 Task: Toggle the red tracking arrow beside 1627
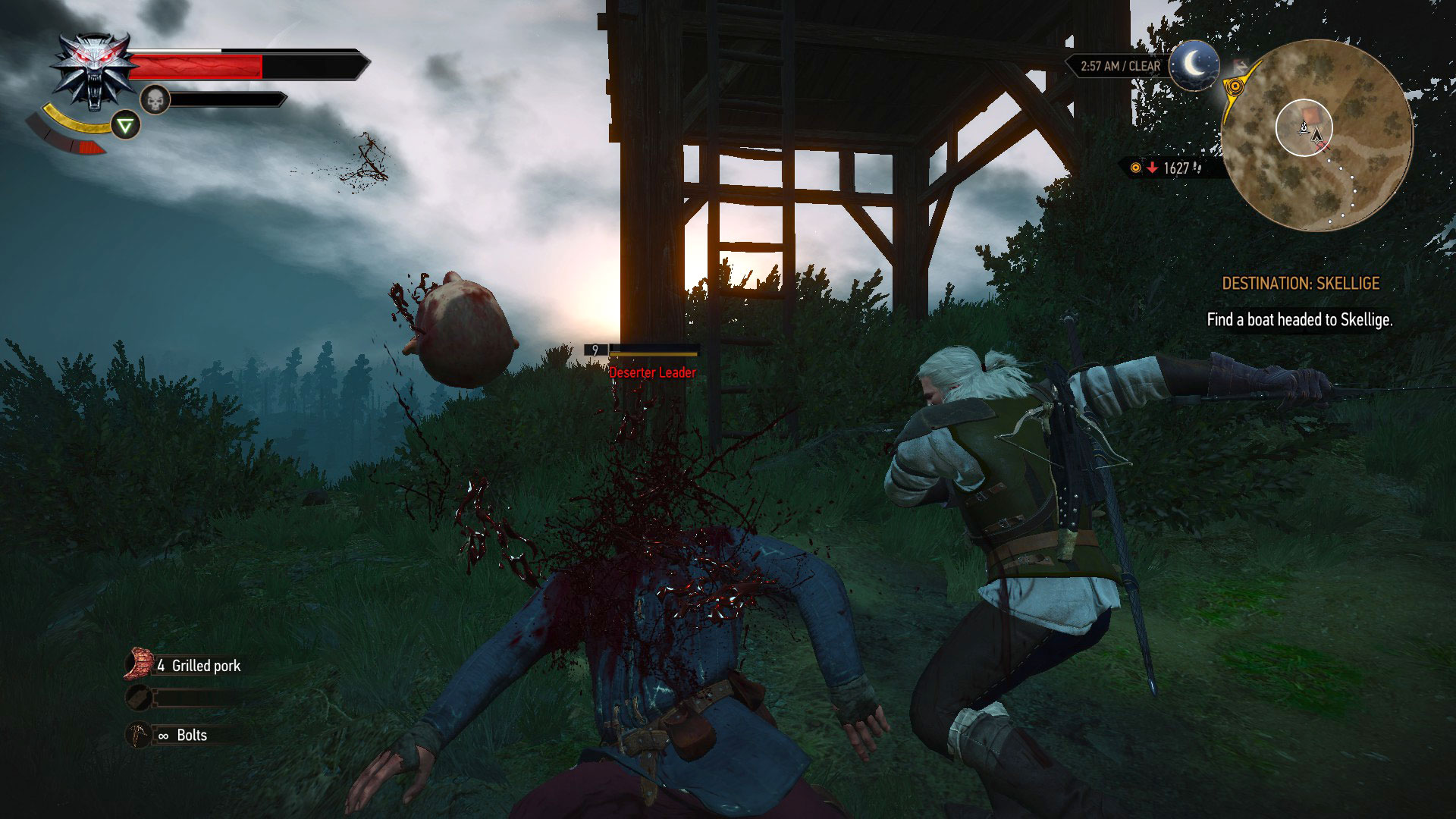click(x=1152, y=168)
